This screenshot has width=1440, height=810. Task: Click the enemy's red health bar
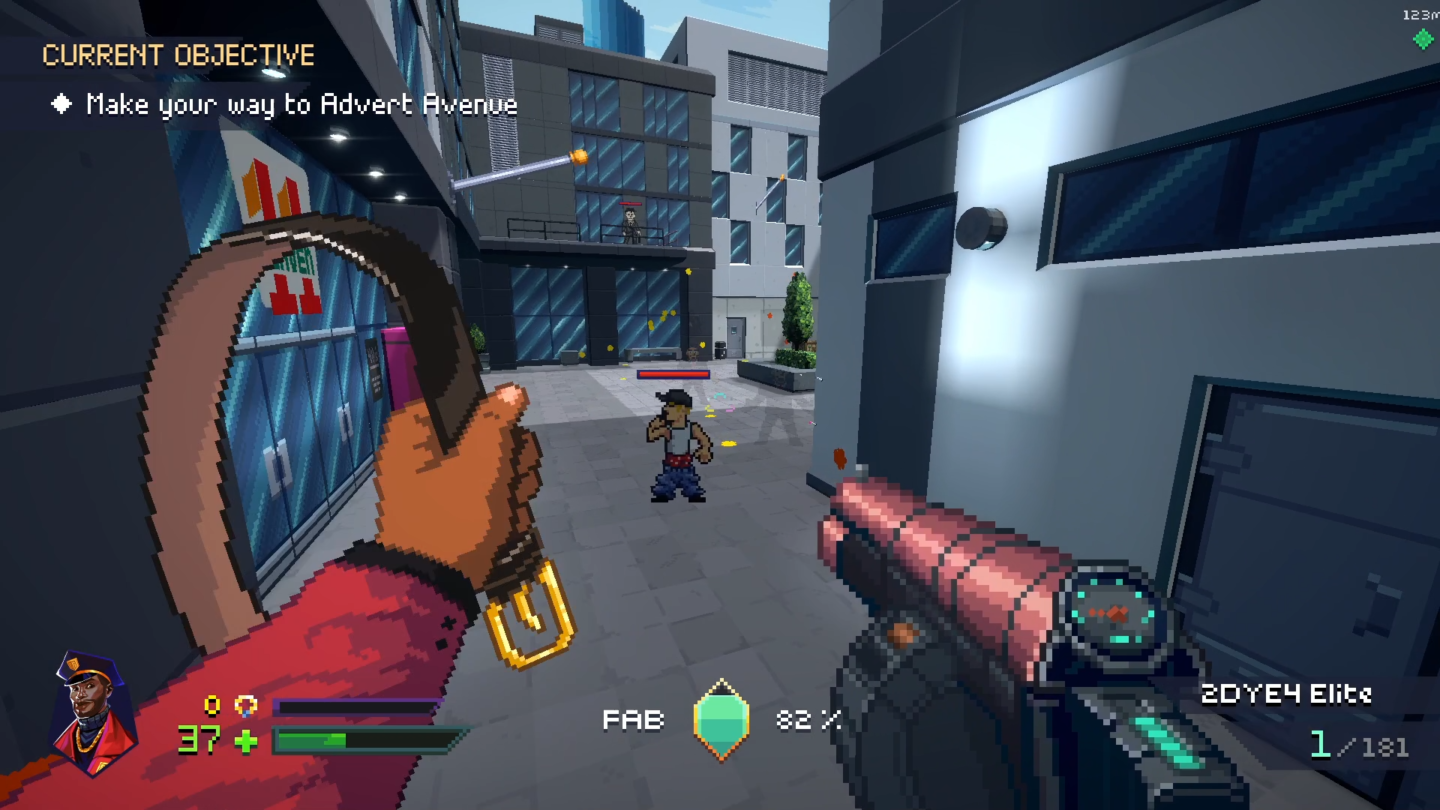tap(674, 374)
